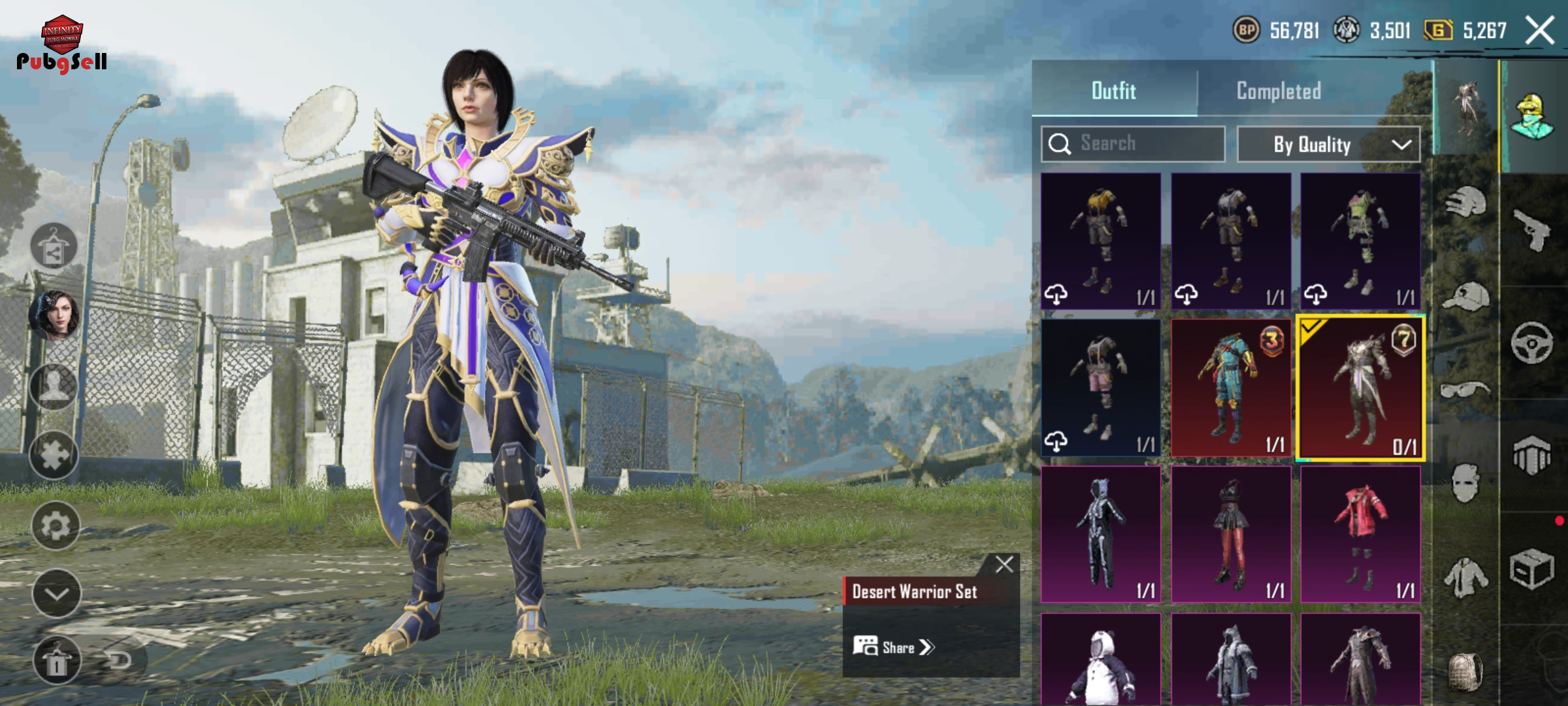Select the equipped level-7 armor outfit

1360,388
